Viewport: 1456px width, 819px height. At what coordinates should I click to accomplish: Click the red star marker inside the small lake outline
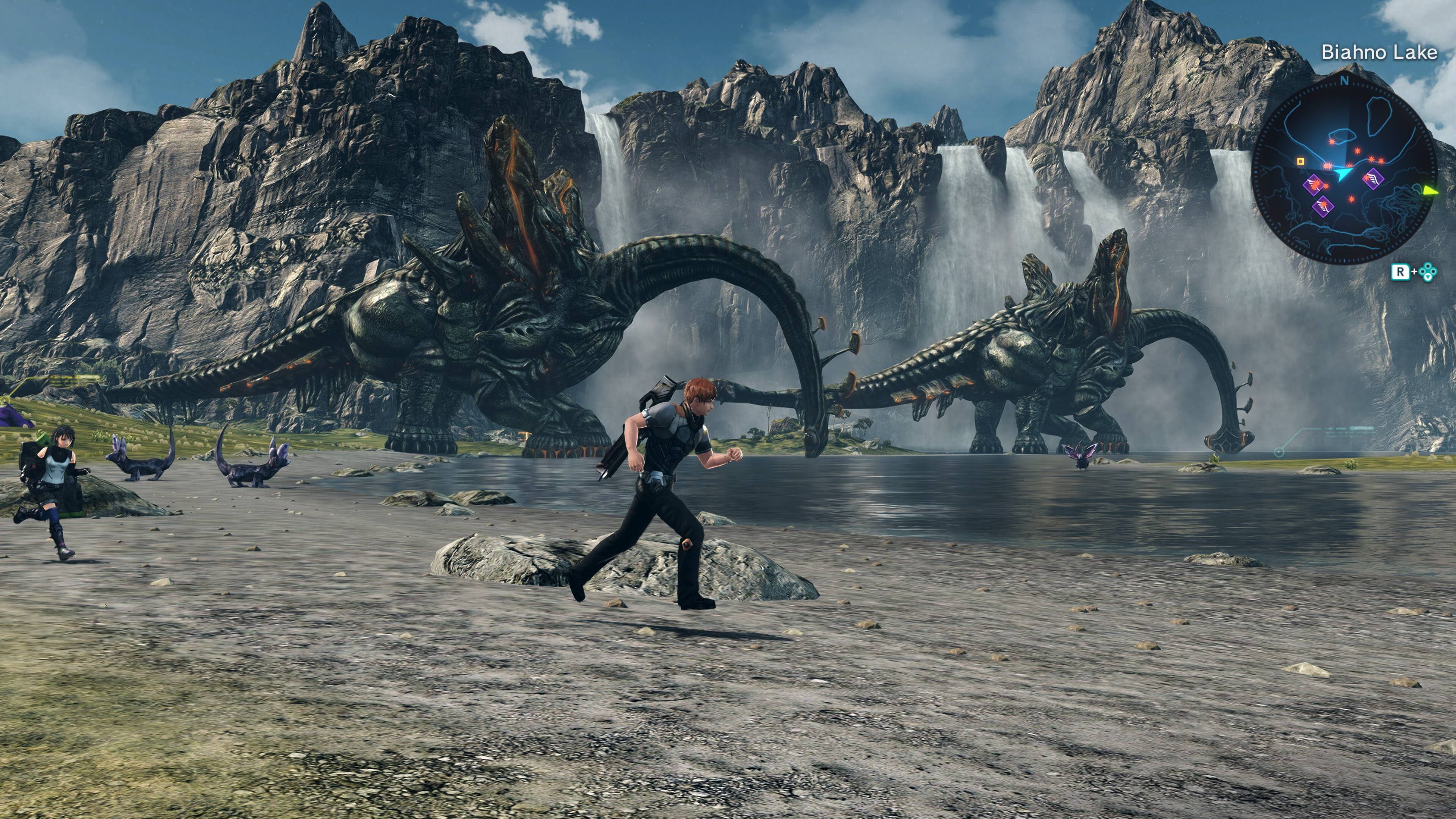(1332, 141)
